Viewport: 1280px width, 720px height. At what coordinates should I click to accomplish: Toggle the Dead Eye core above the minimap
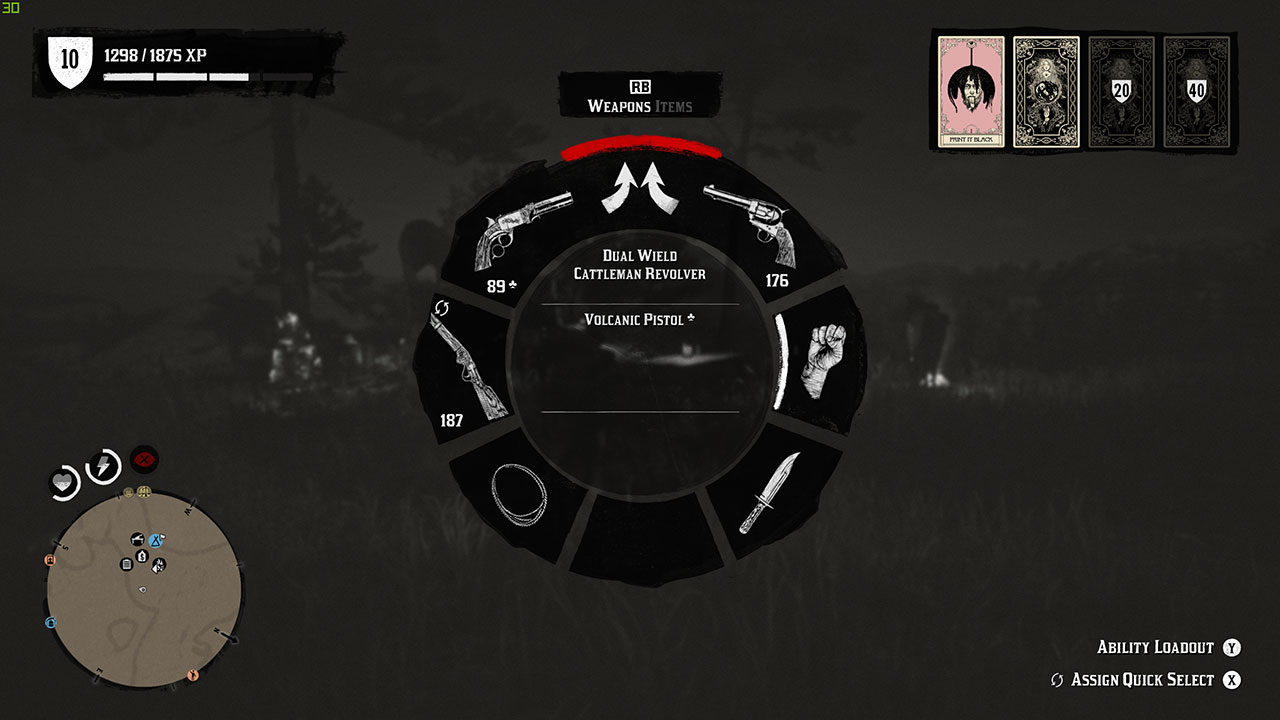coord(144,459)
